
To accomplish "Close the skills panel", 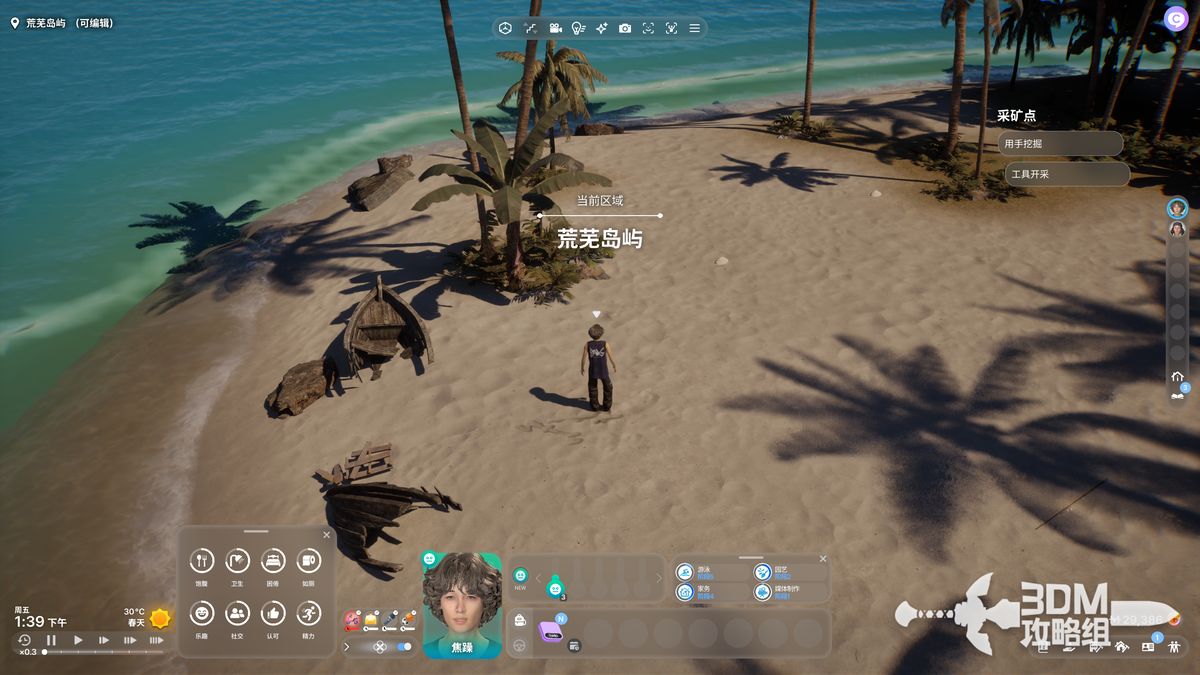I will click(823, 559).
